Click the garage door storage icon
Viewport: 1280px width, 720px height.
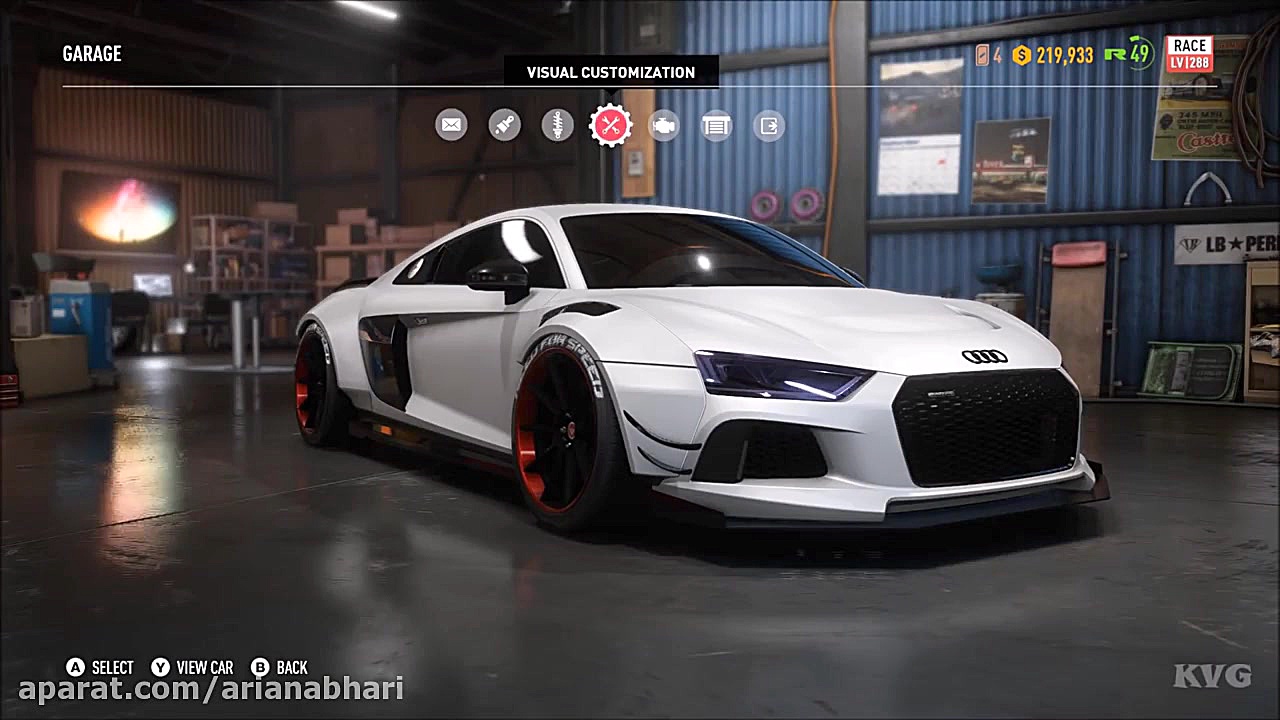tap(716, 124)
